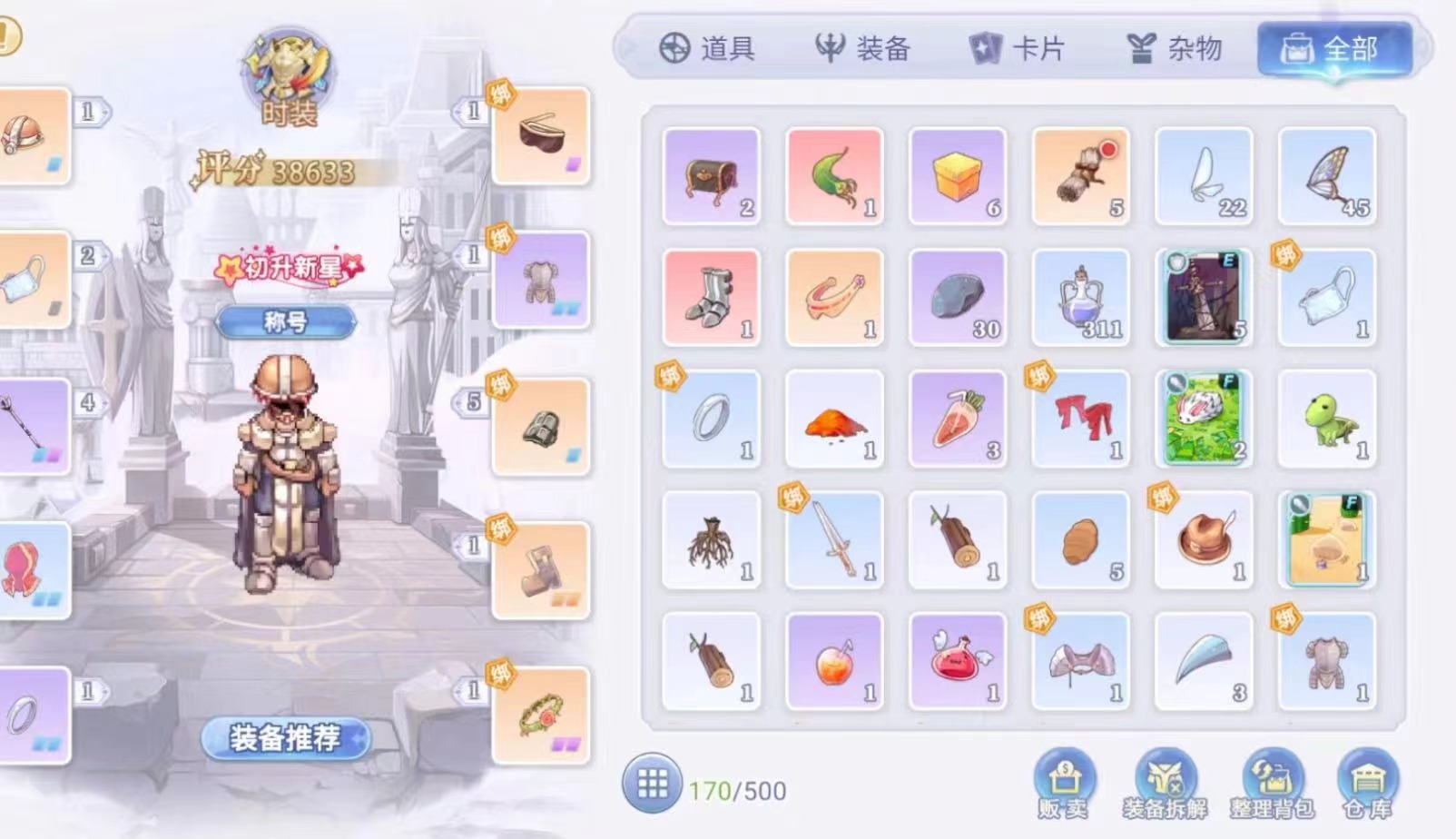The height and width of the screenshot is (839, 1456).
Task: Show the 卡片 cards tab
Action: pos(1017,48)
